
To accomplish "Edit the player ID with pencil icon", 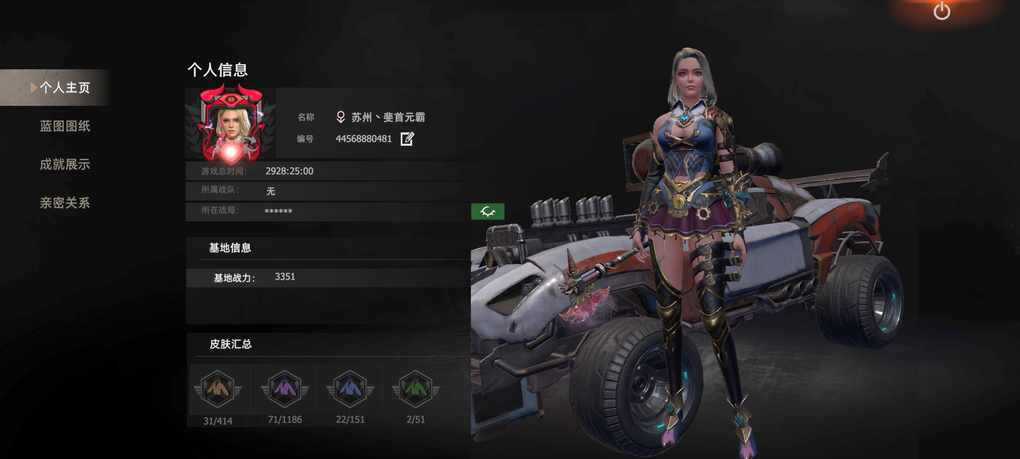I will [407, 139].
